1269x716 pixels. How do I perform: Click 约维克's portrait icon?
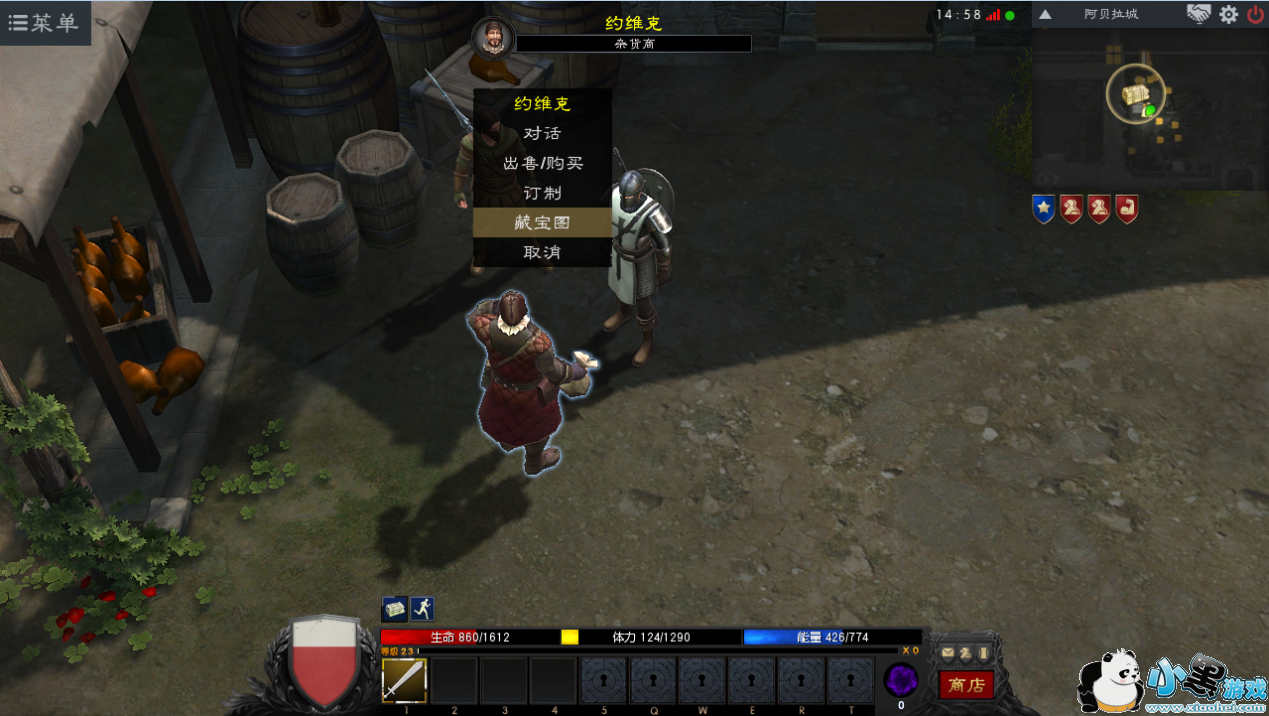493,38
